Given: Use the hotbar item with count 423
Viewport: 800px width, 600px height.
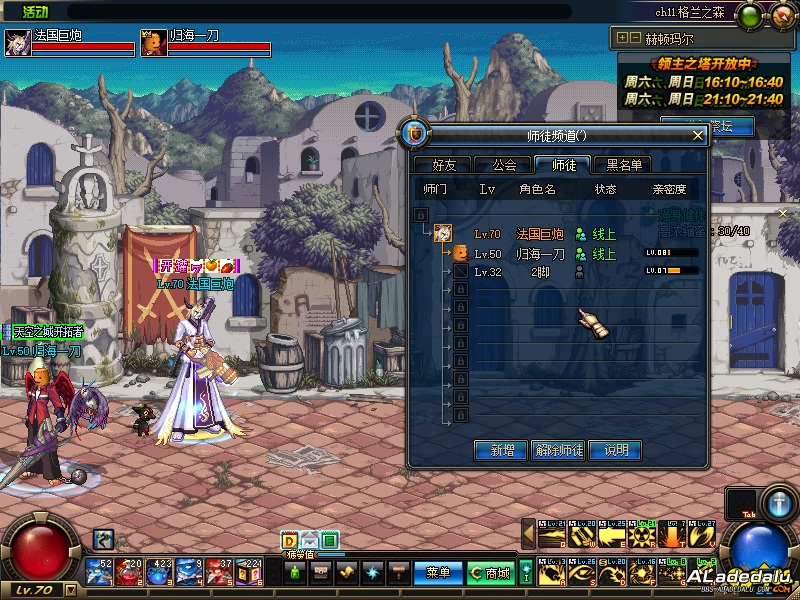Looking at the screenshot, I should (x=159, y=571).
